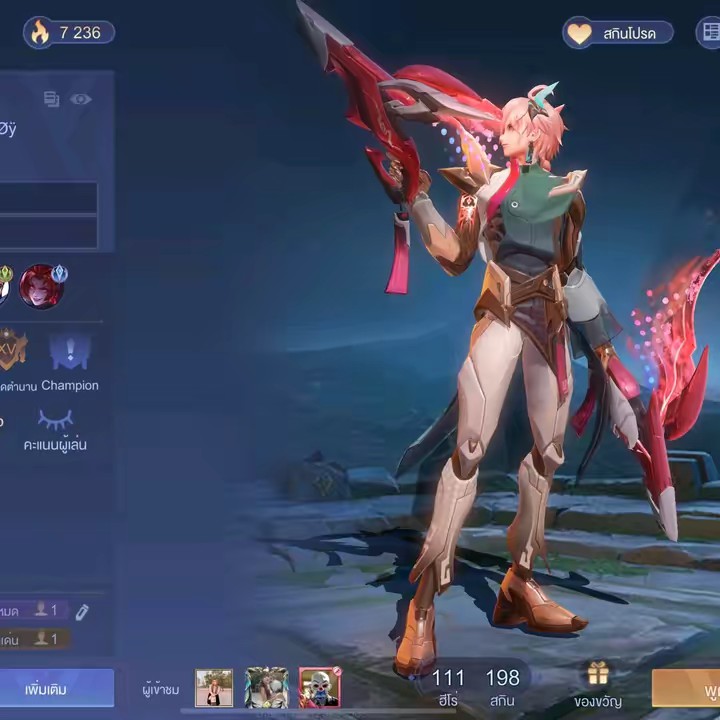Click the copy icon beside the eye
This screenshot has height=720, width=720.
pos(52,99)
